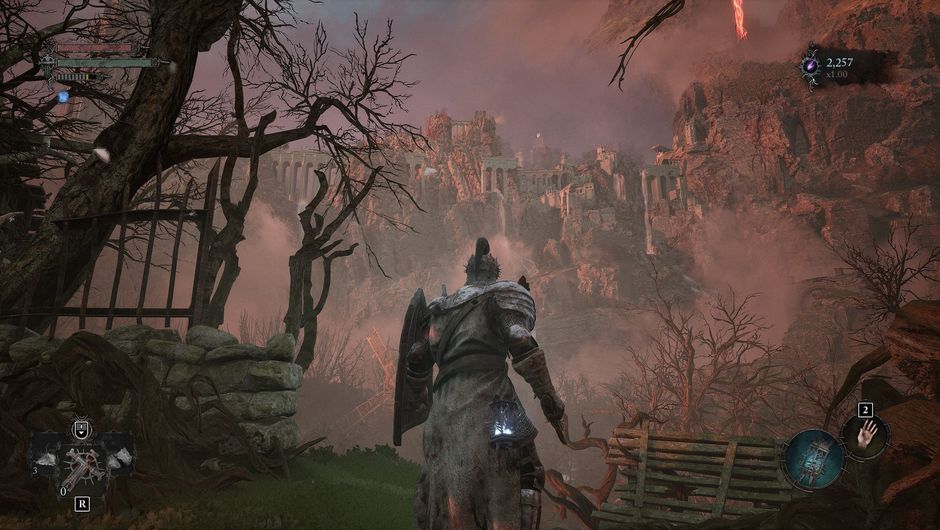Select the Umbral lamp icon
Image resolution: width=940 pixels, height=530 pixels.
pos(814,458)
